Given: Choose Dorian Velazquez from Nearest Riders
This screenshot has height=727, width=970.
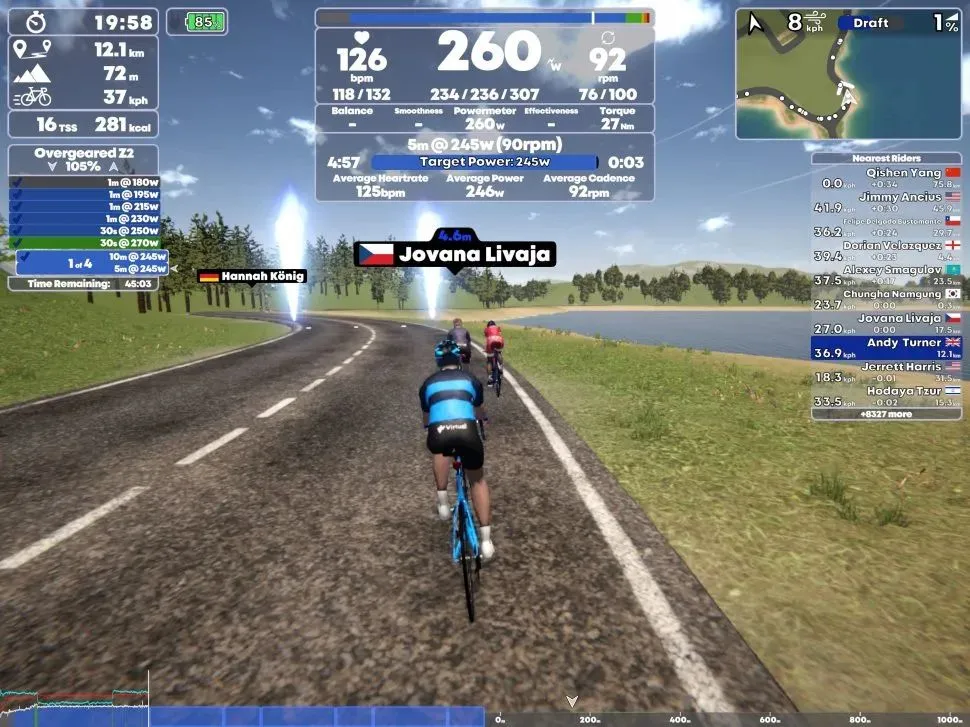Looking at the screenshot, I should [x=886, y=250].
